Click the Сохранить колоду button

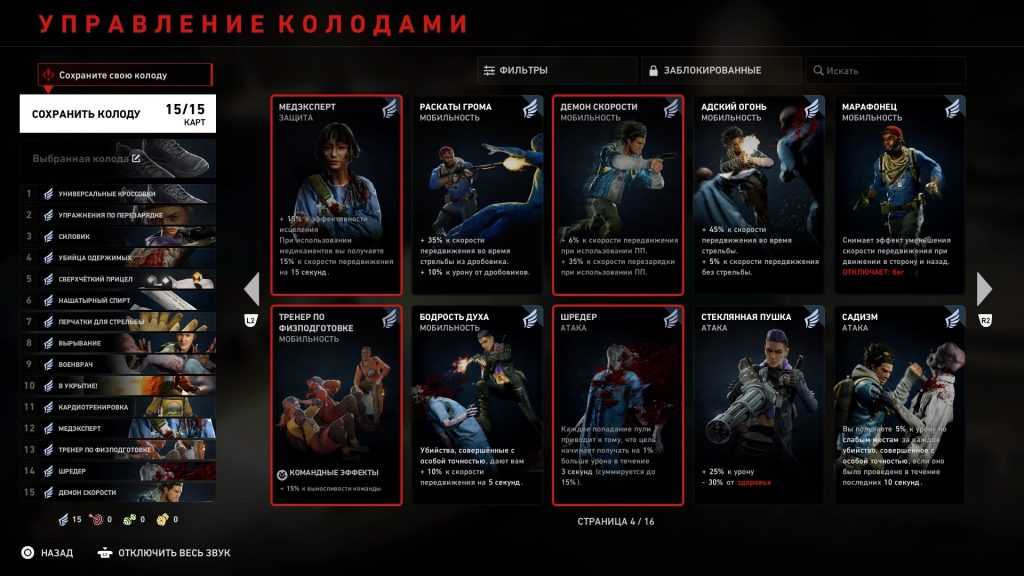point(117,114)
